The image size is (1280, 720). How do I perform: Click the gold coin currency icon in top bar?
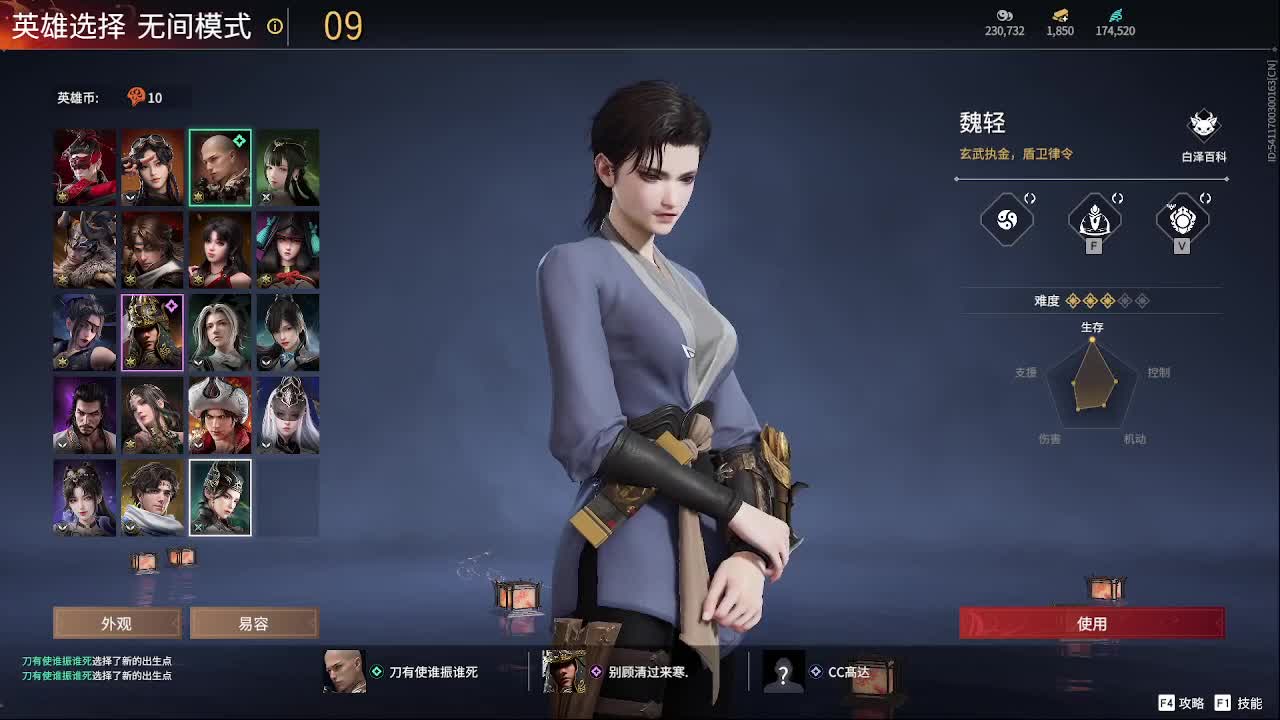[x=1059, y=17]
